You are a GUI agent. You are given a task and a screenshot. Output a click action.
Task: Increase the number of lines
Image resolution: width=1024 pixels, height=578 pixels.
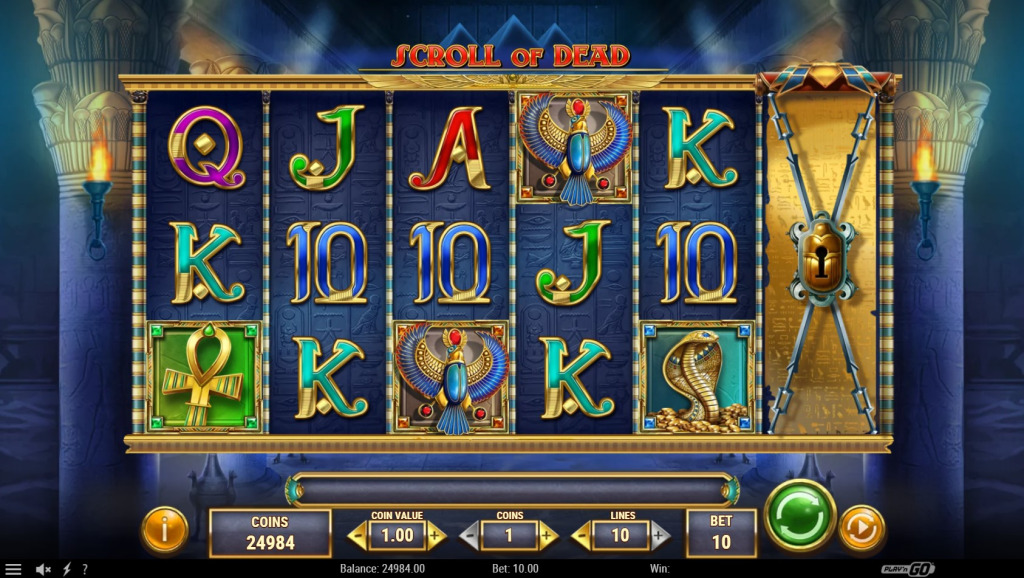coord(660,536)
